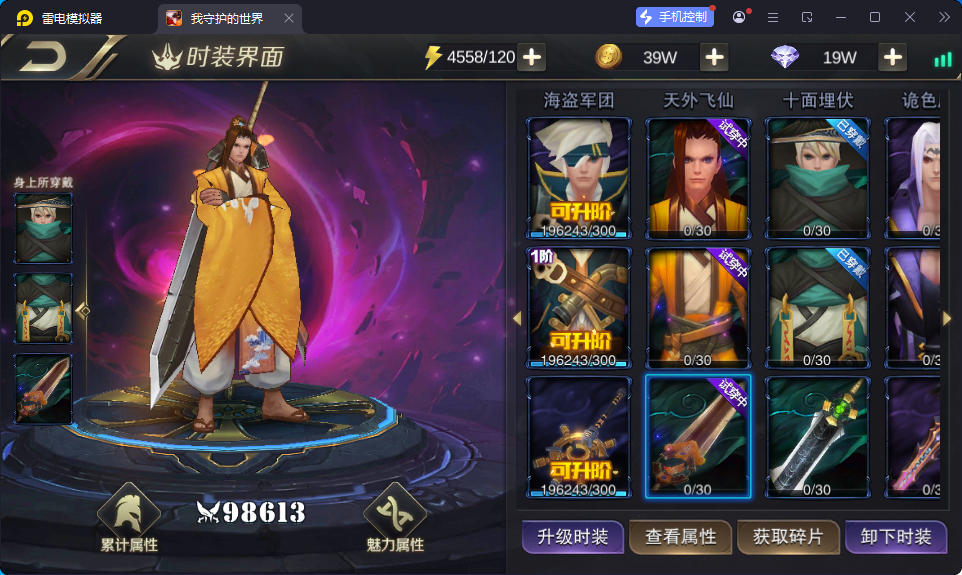This screenshot has width=962, height=575.
Task: Go back with the return arrow button
Action: (x=42, y=57)
